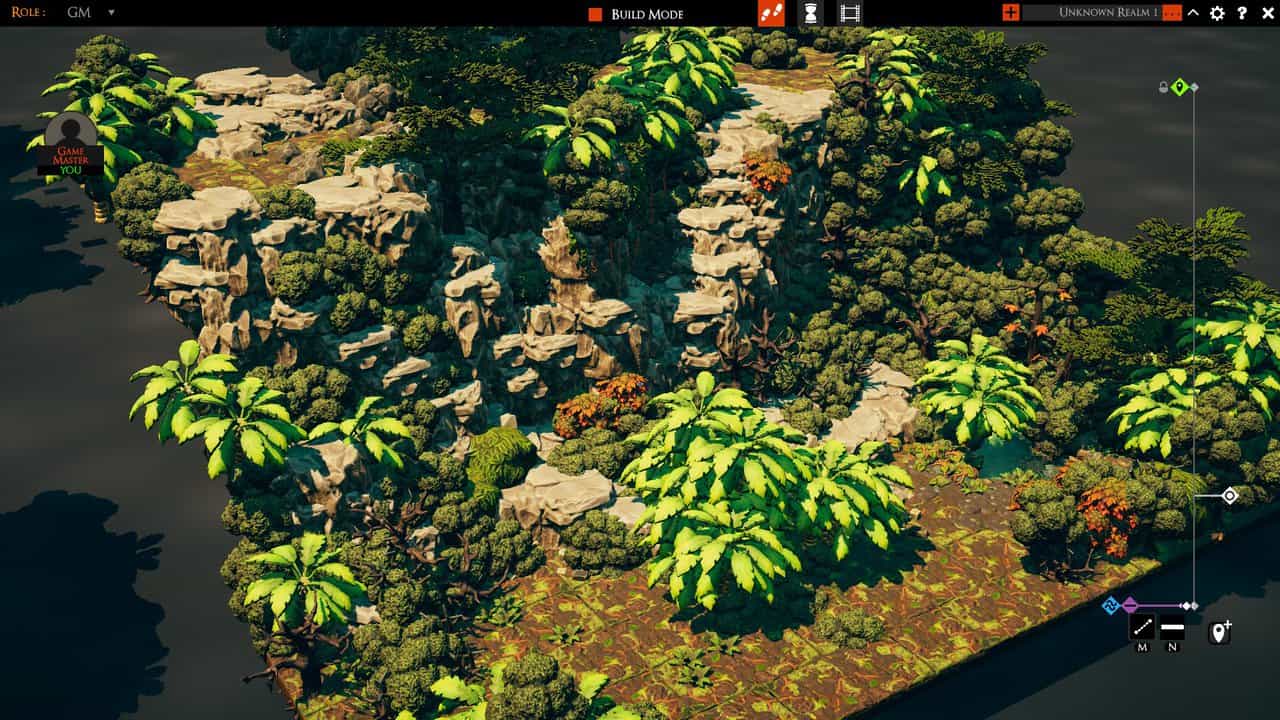Click the add map pin icon
The height and width of the screenshot is (720, 1280).
click(x=1219, y=631)
